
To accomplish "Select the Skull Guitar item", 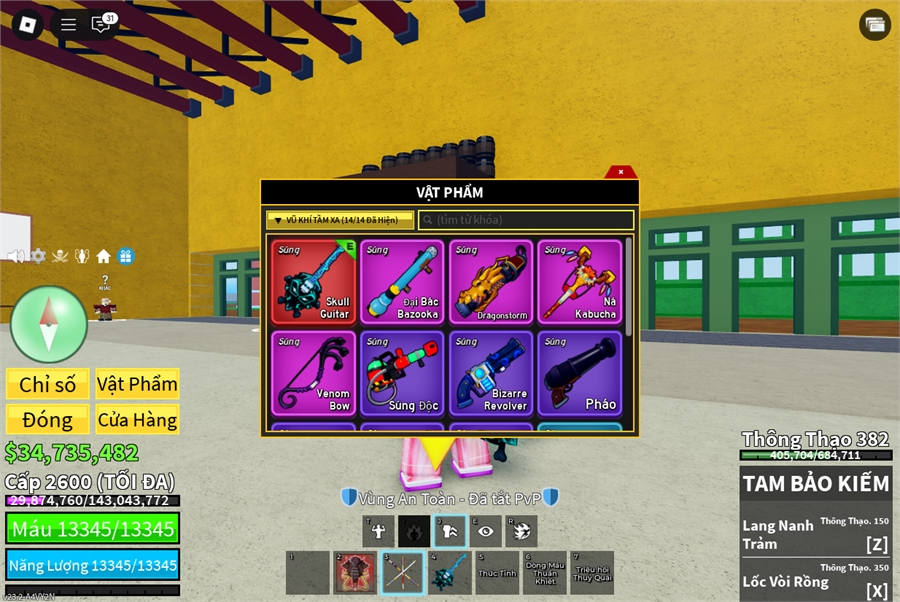I will coord(313,281).
